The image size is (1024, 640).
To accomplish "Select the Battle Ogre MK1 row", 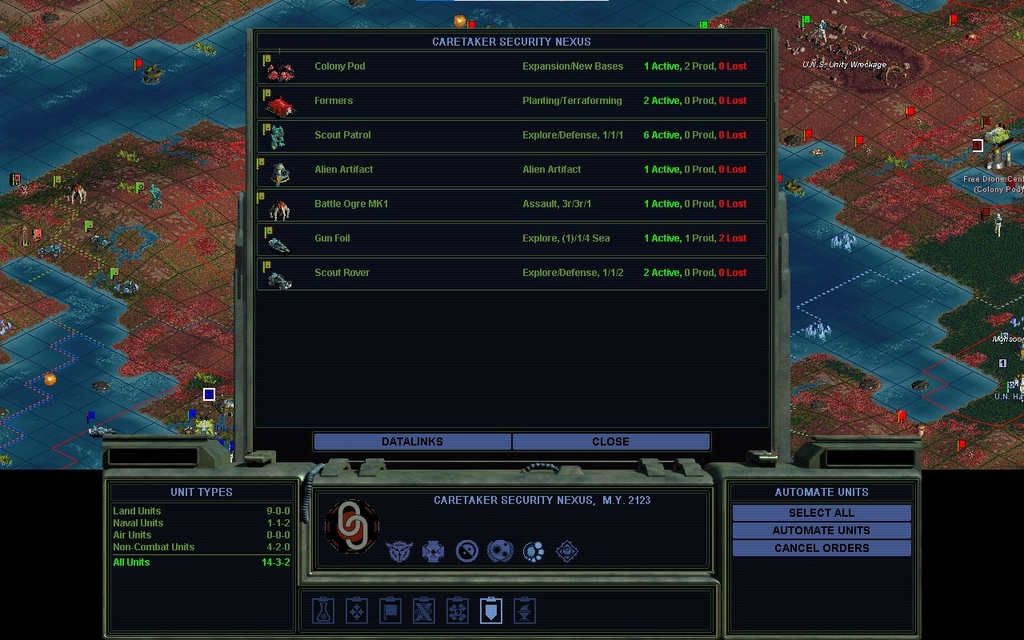I will pyautogui.click(x=512, y=204).
